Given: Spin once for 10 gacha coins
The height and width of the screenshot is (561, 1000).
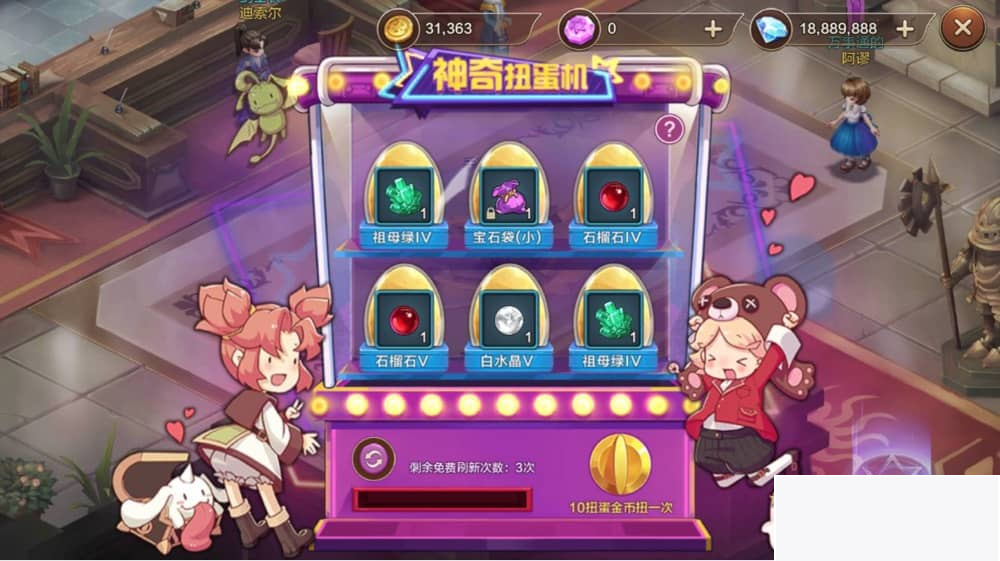Looking at the screenshot, I should pos(619,467).
